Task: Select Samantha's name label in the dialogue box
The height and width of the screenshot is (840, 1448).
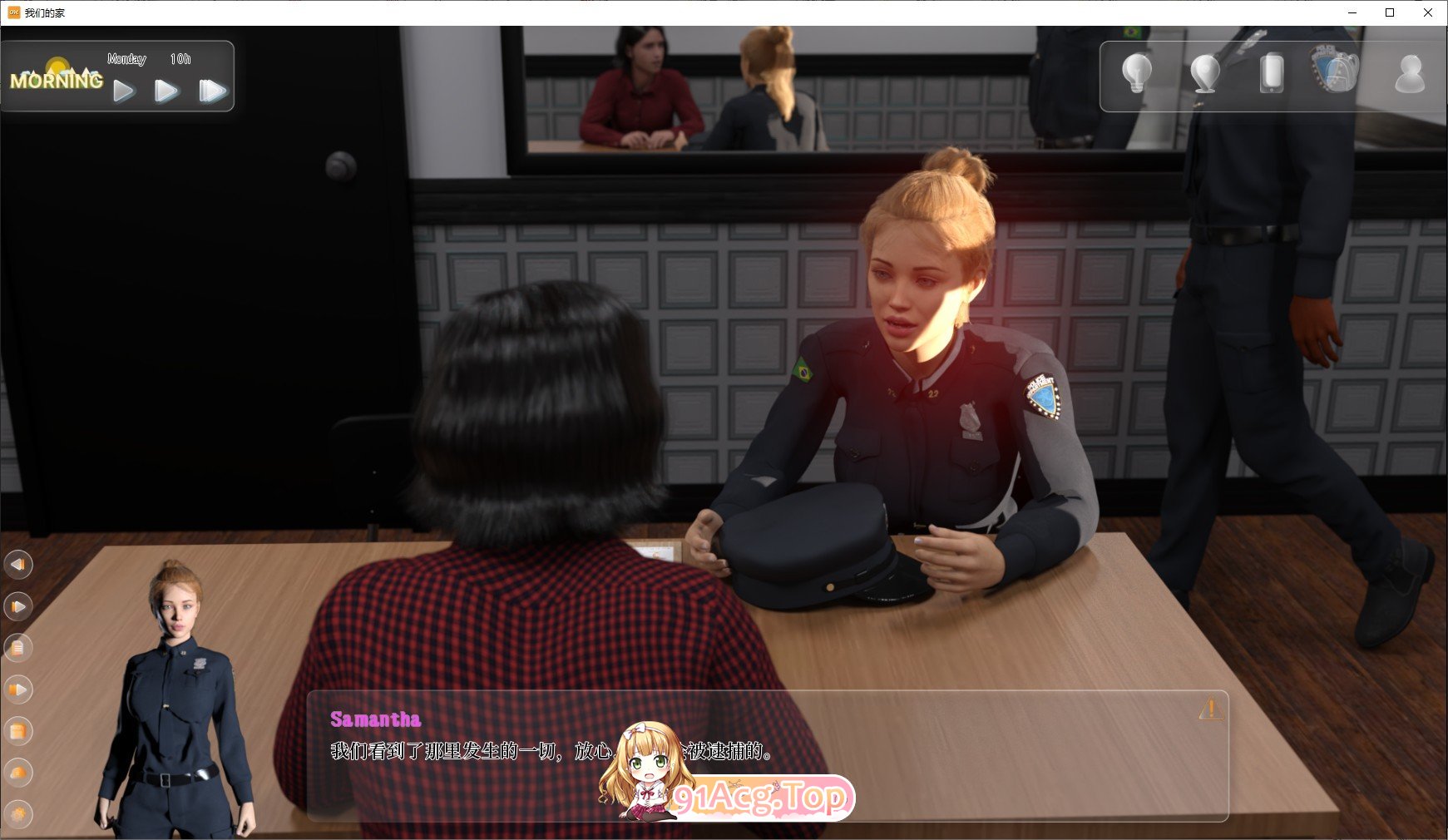Action: [x=376, y=720]
